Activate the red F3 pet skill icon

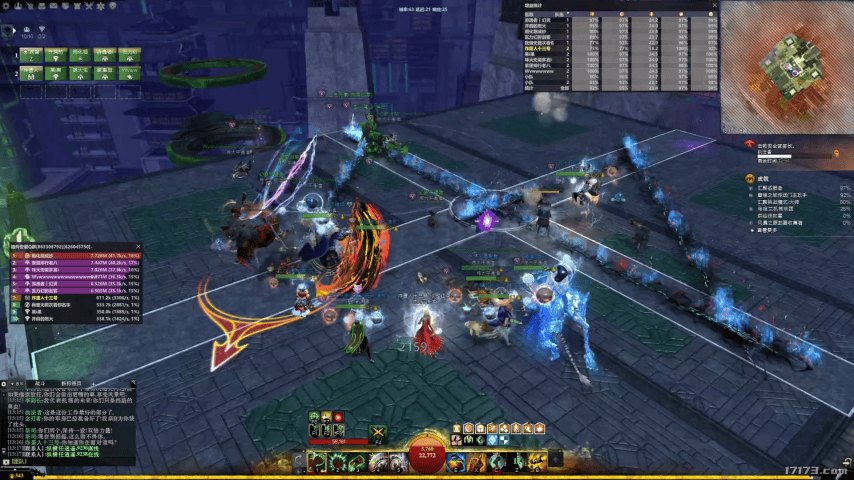(x=338, y=416)
